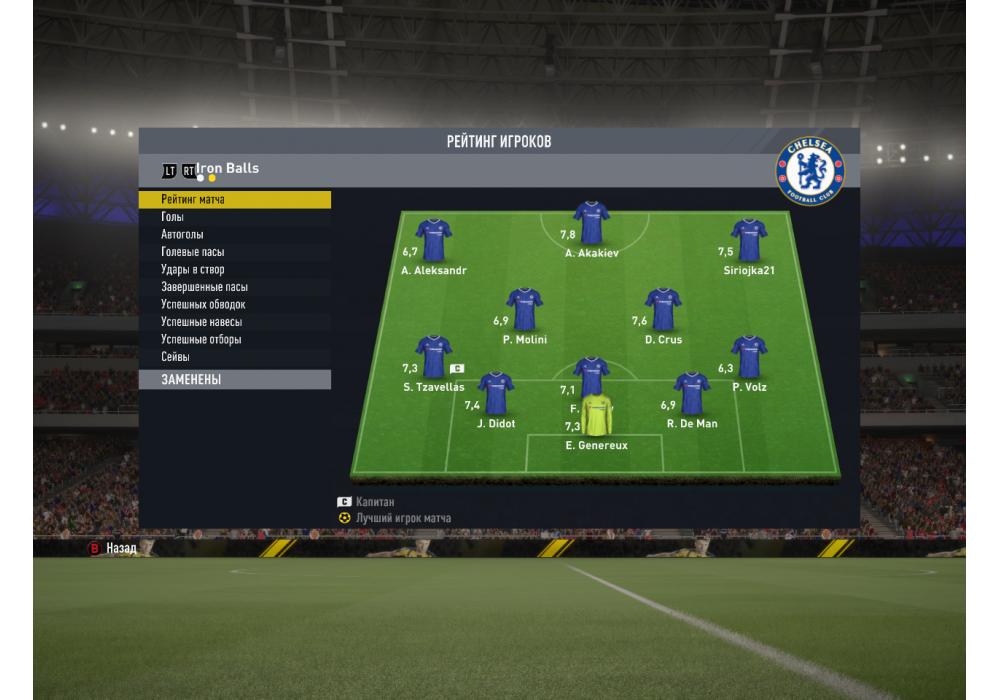
Task: Pick captain S. Tzavellas on the pitch
Action: (433, 356)
